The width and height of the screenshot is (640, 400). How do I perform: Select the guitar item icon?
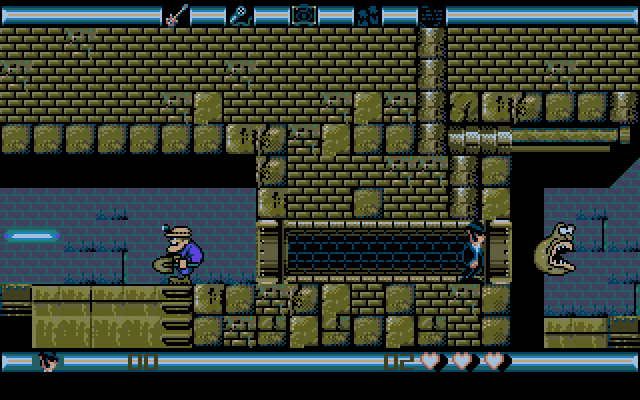click(177, 15)
